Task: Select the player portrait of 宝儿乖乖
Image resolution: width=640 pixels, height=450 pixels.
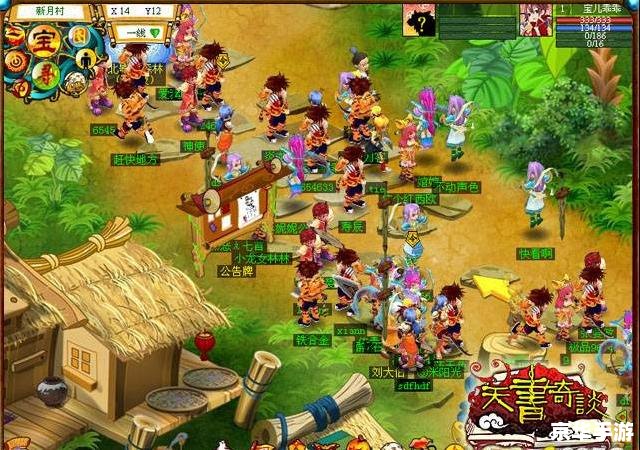Action: 536,18
